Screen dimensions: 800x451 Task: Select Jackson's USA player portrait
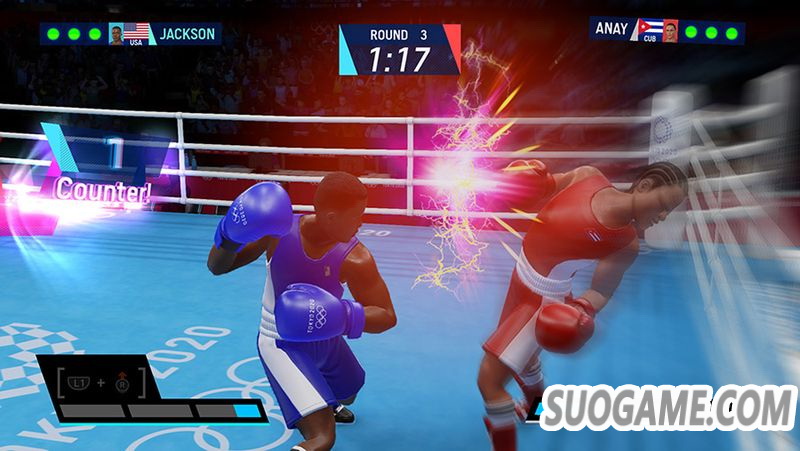(x=117, y=34)
